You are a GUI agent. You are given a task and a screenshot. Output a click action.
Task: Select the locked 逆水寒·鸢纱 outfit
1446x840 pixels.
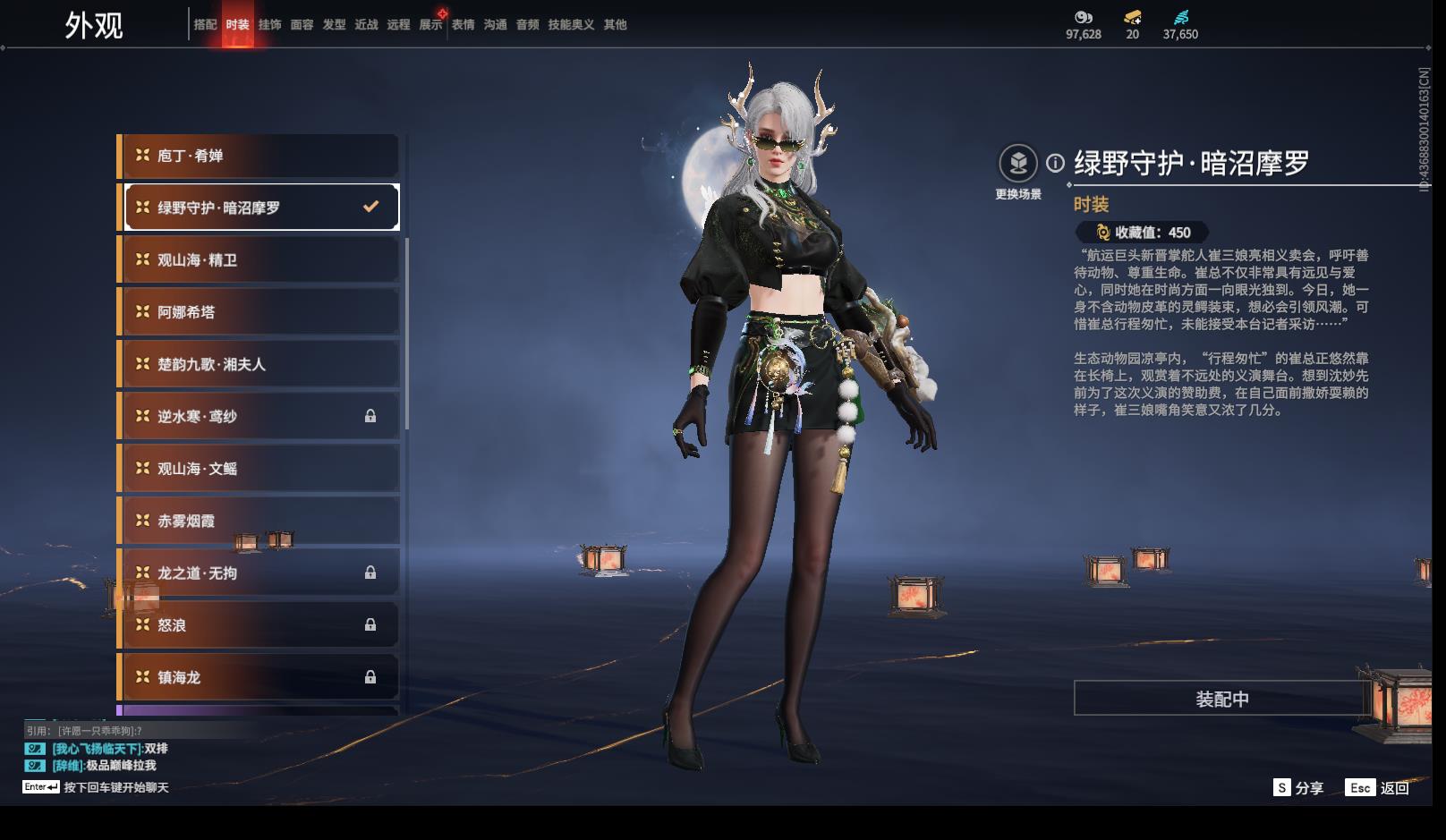tap(259, 416)
